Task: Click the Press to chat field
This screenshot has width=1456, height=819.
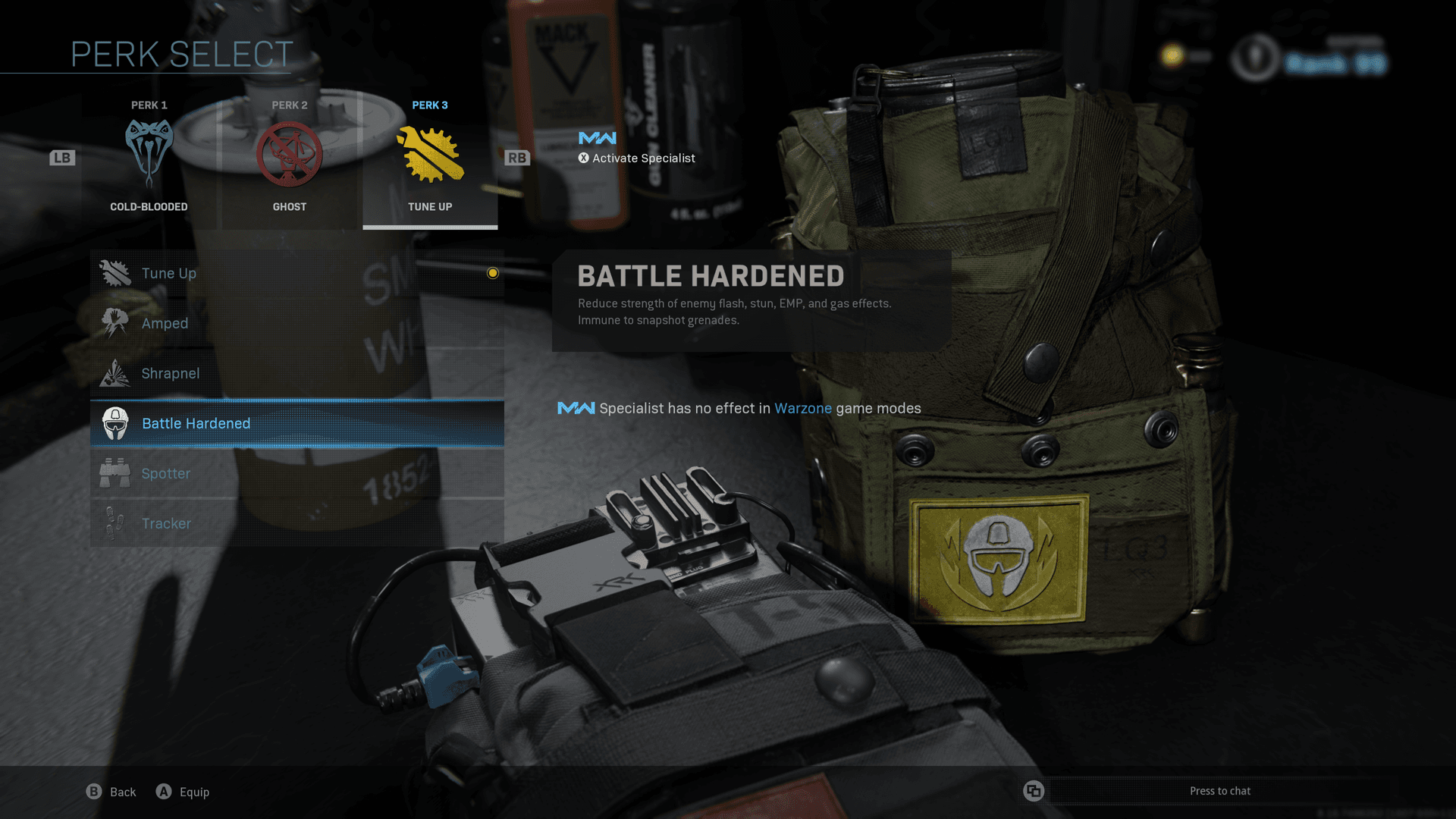Action: click(1219, 790)
